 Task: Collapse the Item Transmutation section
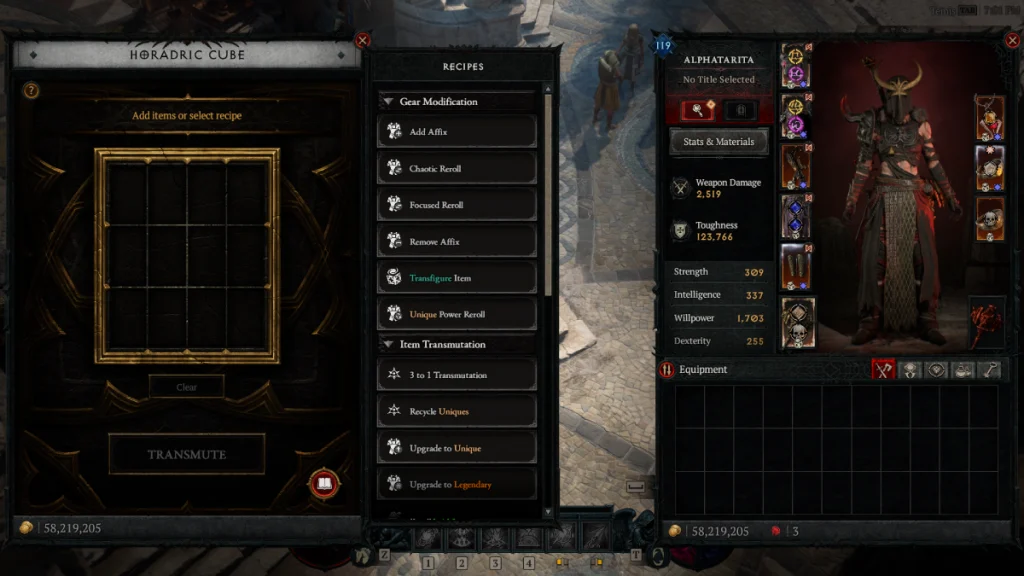click(388, 344)
